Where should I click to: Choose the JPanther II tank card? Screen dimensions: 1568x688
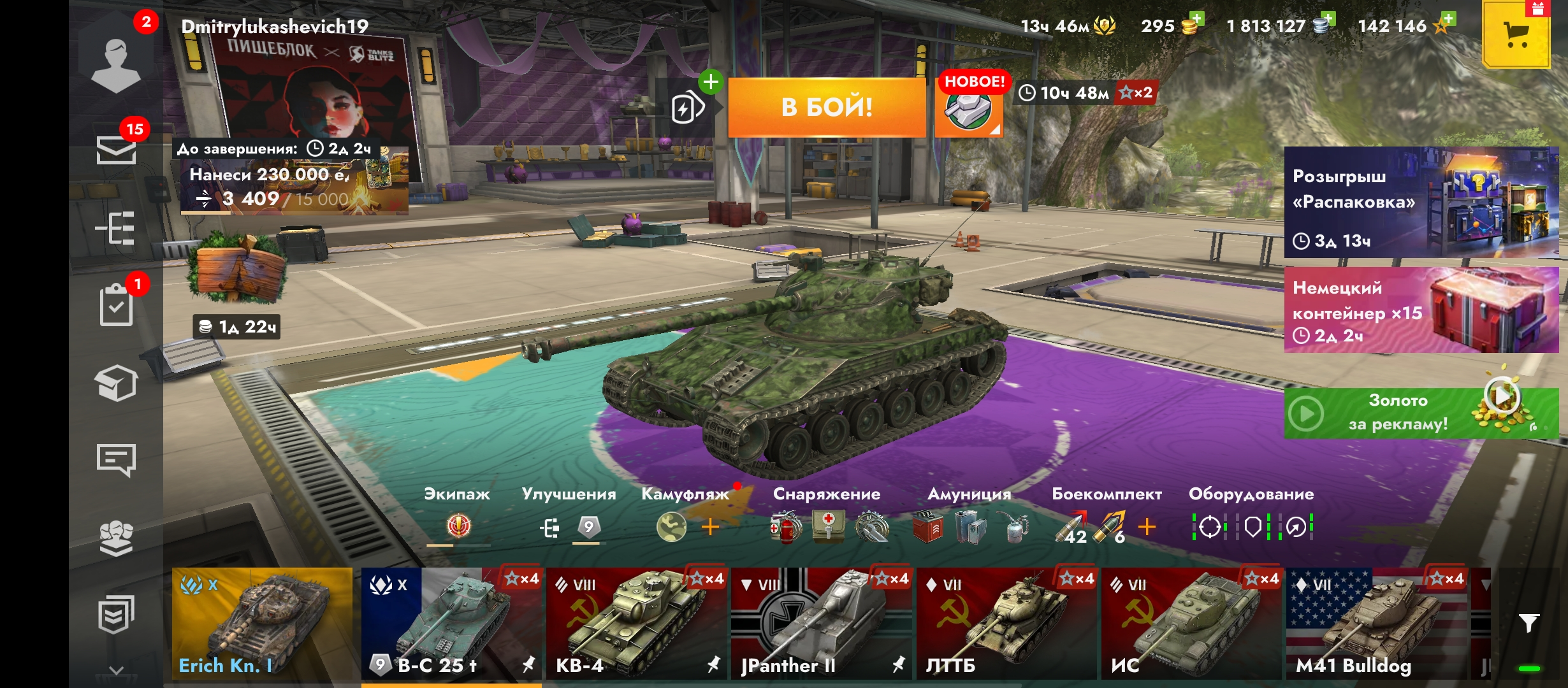pyautogui.click(x=821, y=623)
